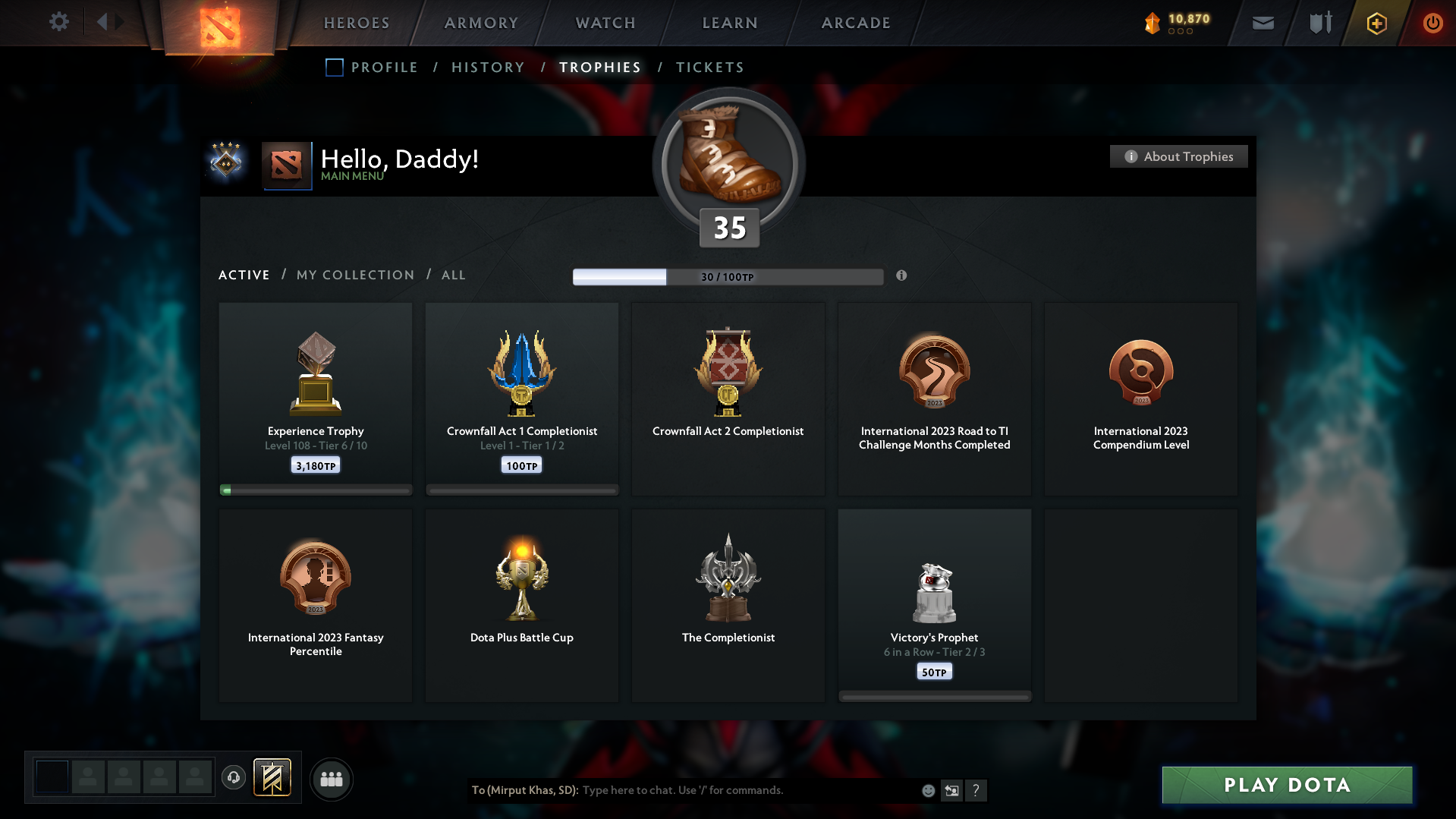
Task: Go to the WATCH page
Action: (x=605, y=23)
